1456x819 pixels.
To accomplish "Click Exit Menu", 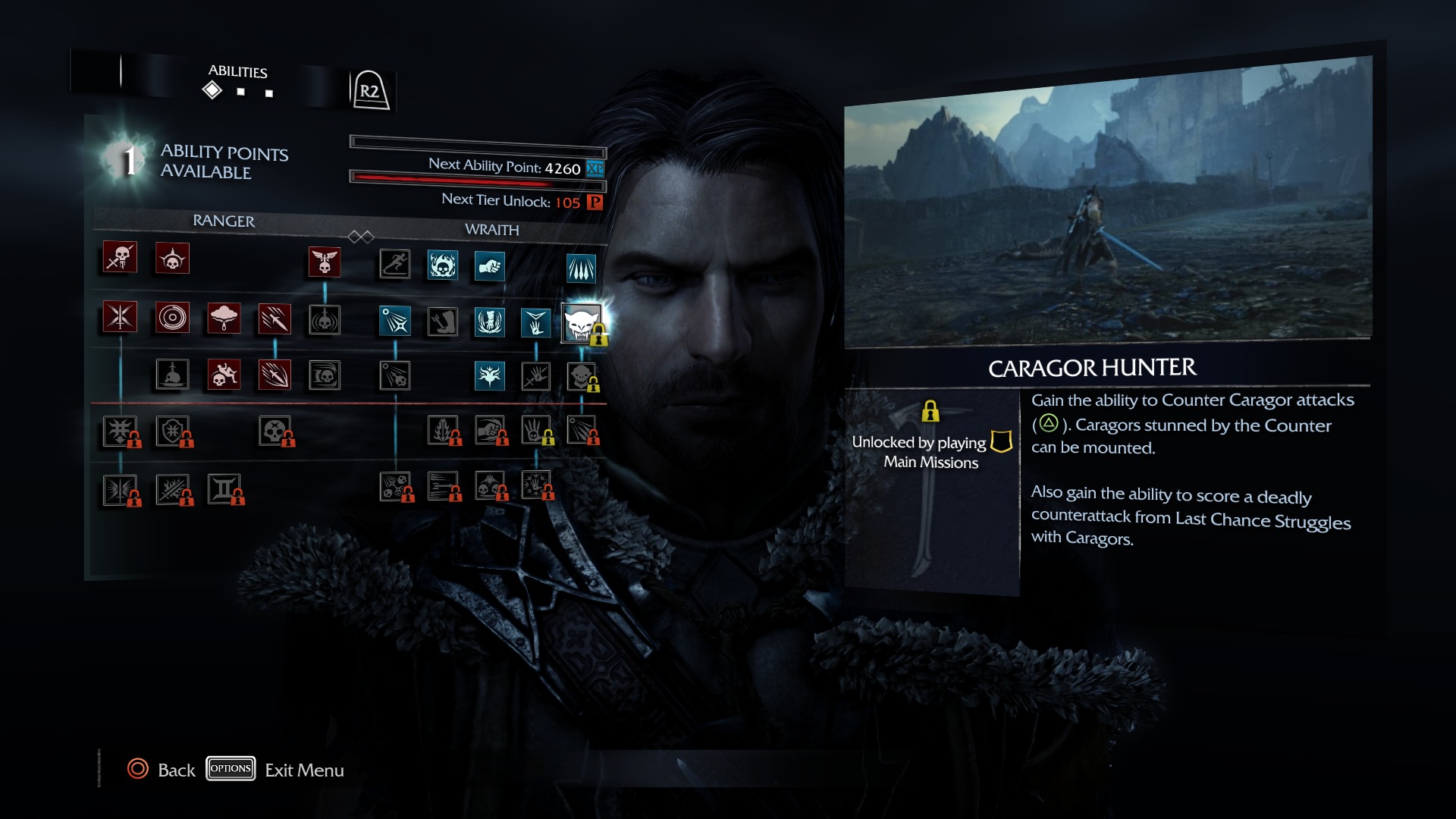I will (304, 770).
